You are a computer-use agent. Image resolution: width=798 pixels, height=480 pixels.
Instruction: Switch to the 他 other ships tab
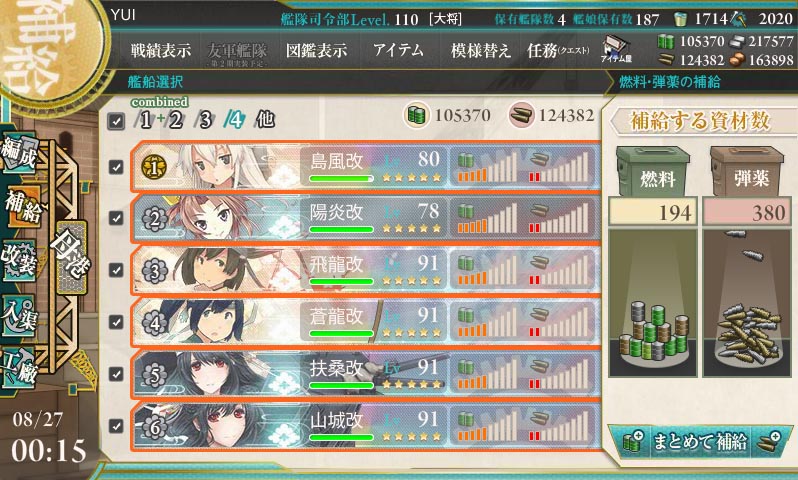coord(264,120)
